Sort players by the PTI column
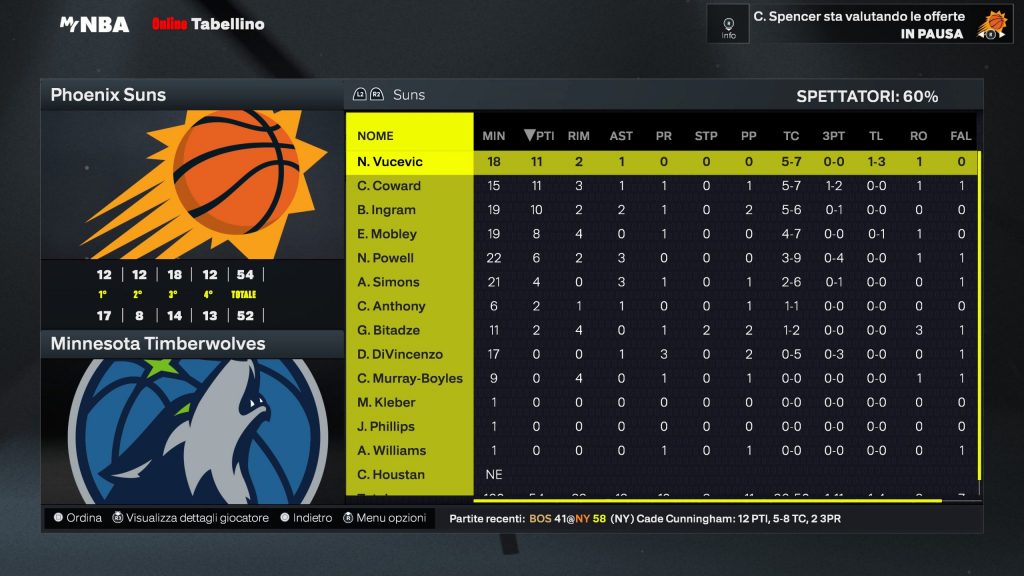 (x=540, y=136)
